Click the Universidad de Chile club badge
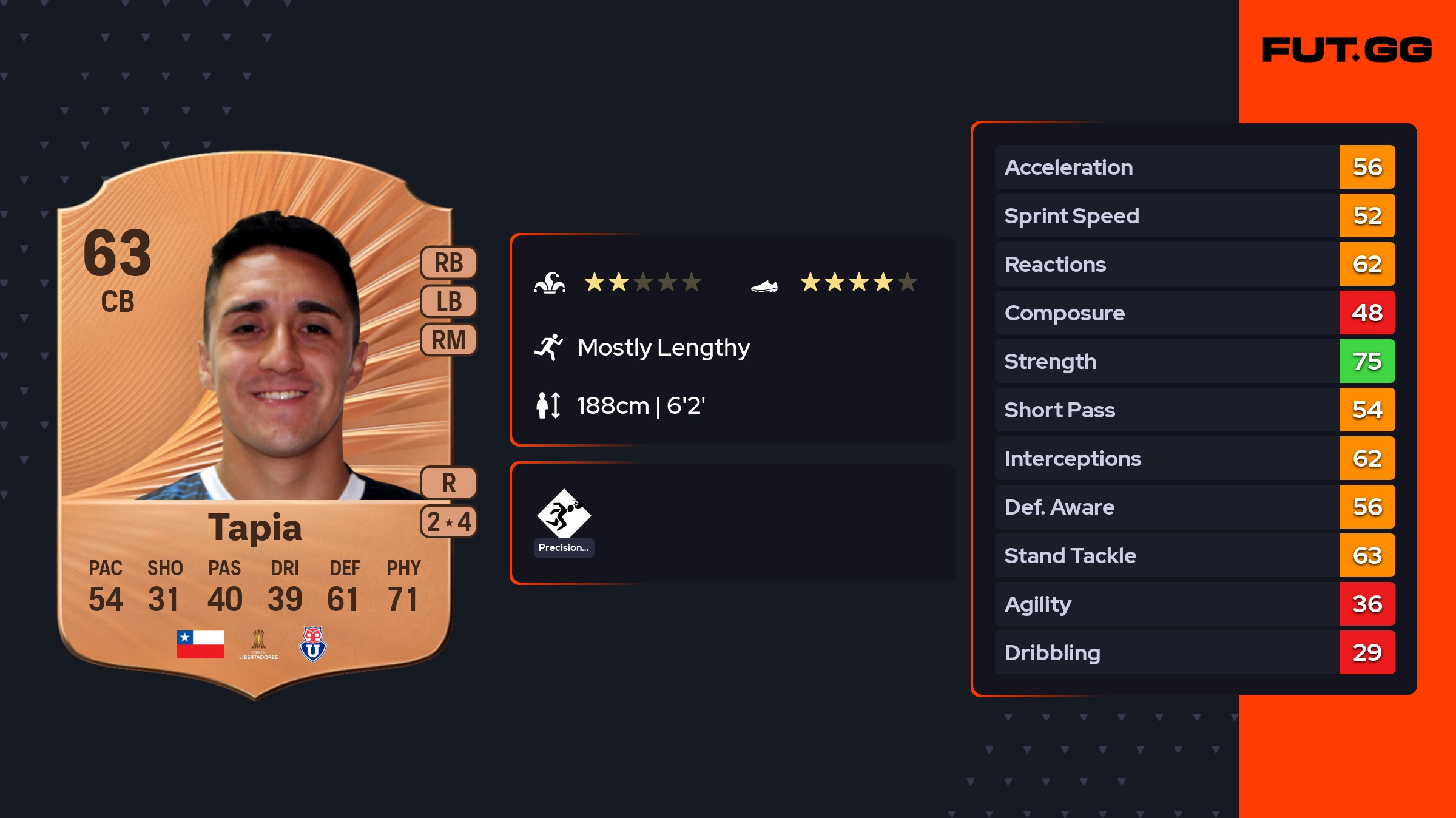1456x818 pixels. (313, 644)
